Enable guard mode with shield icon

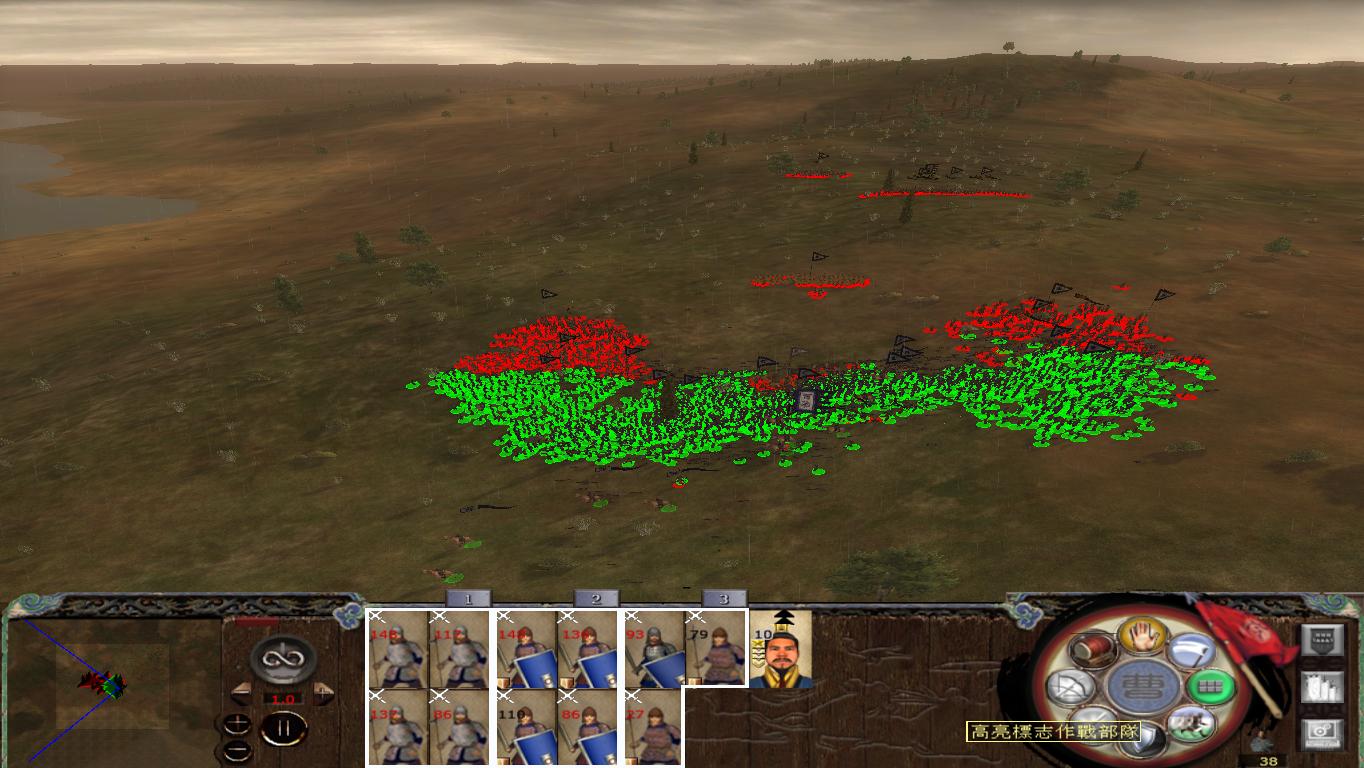[1144, 738]
